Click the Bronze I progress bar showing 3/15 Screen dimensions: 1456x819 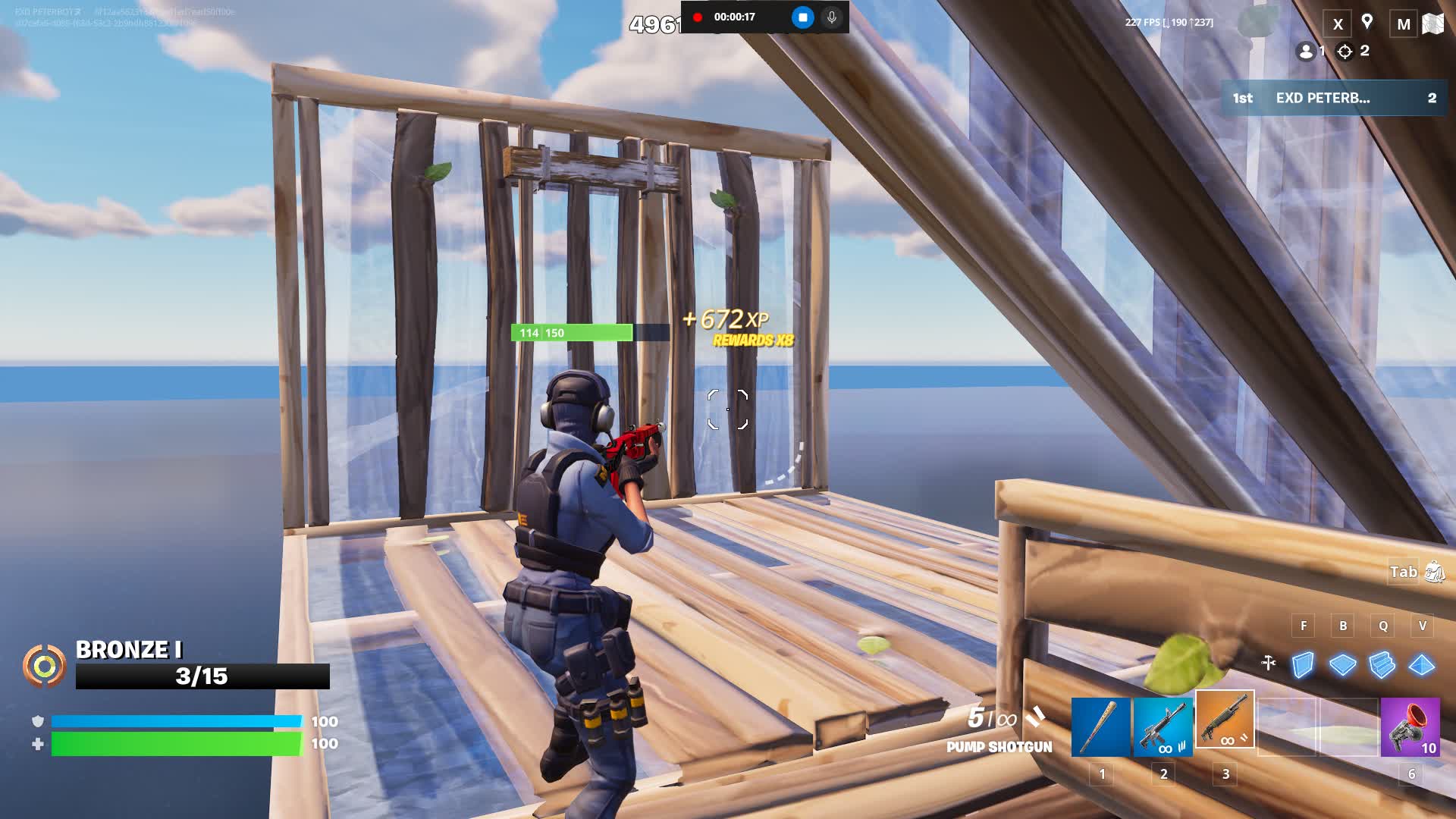pyautogui.click(x=201, y=677)
